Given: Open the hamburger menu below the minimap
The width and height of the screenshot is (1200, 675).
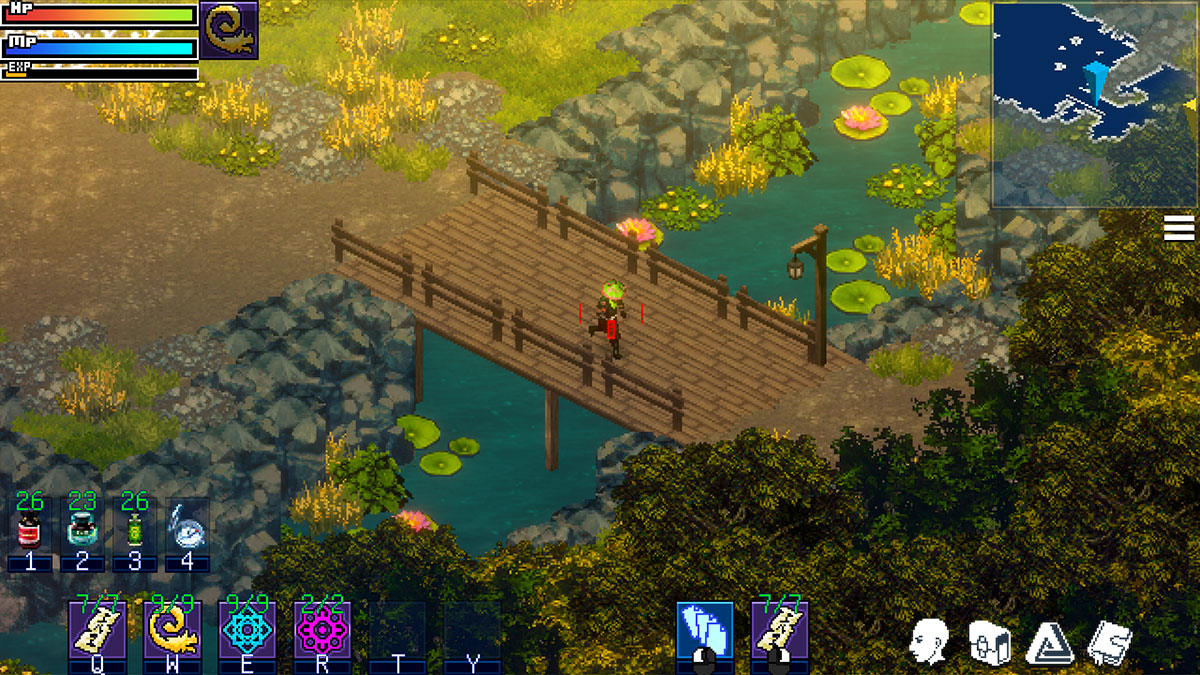Looking at the screenshot, I should 1179,230.
